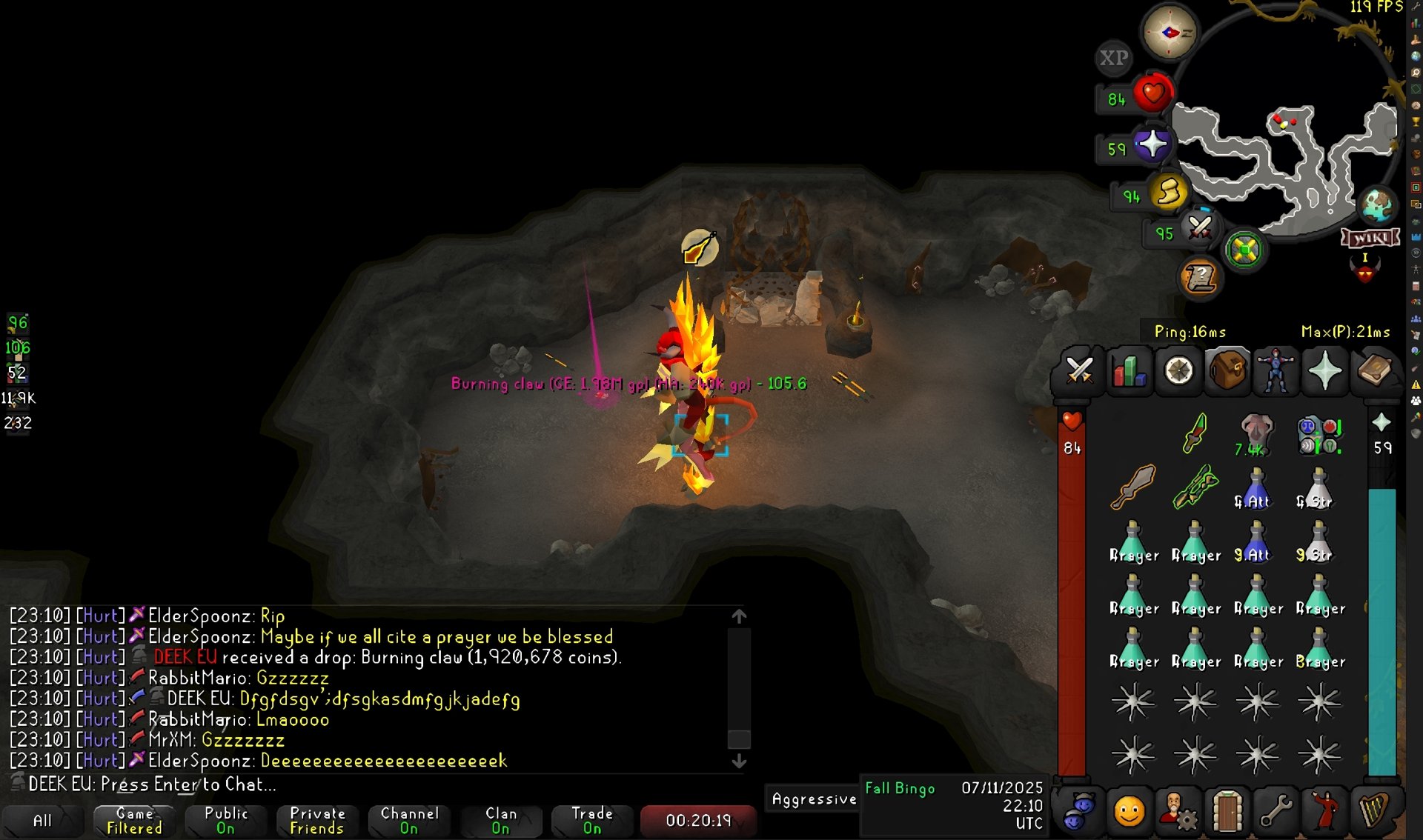The image size is (1423, 840).
Task: Switch chat to the Clan tab
Action: (x=501, y=820)
